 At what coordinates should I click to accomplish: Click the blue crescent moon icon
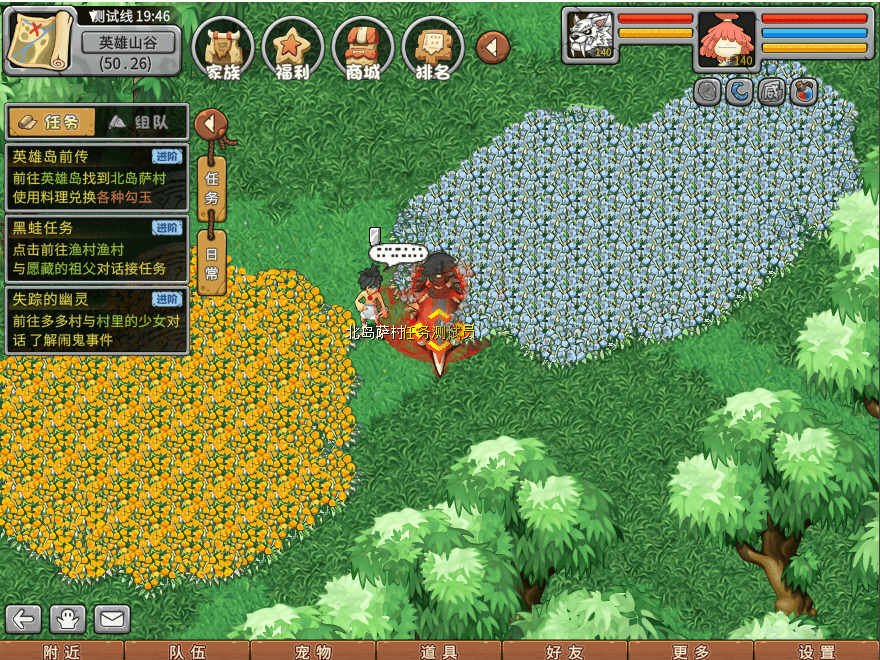point(739,92)
